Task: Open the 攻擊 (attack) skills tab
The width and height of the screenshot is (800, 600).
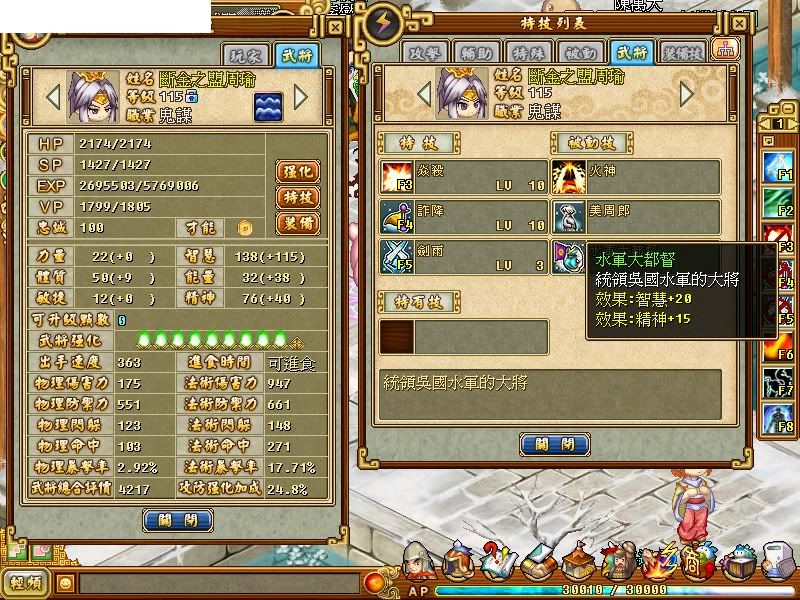Action: pyautogui.click(x=426, y=53)
